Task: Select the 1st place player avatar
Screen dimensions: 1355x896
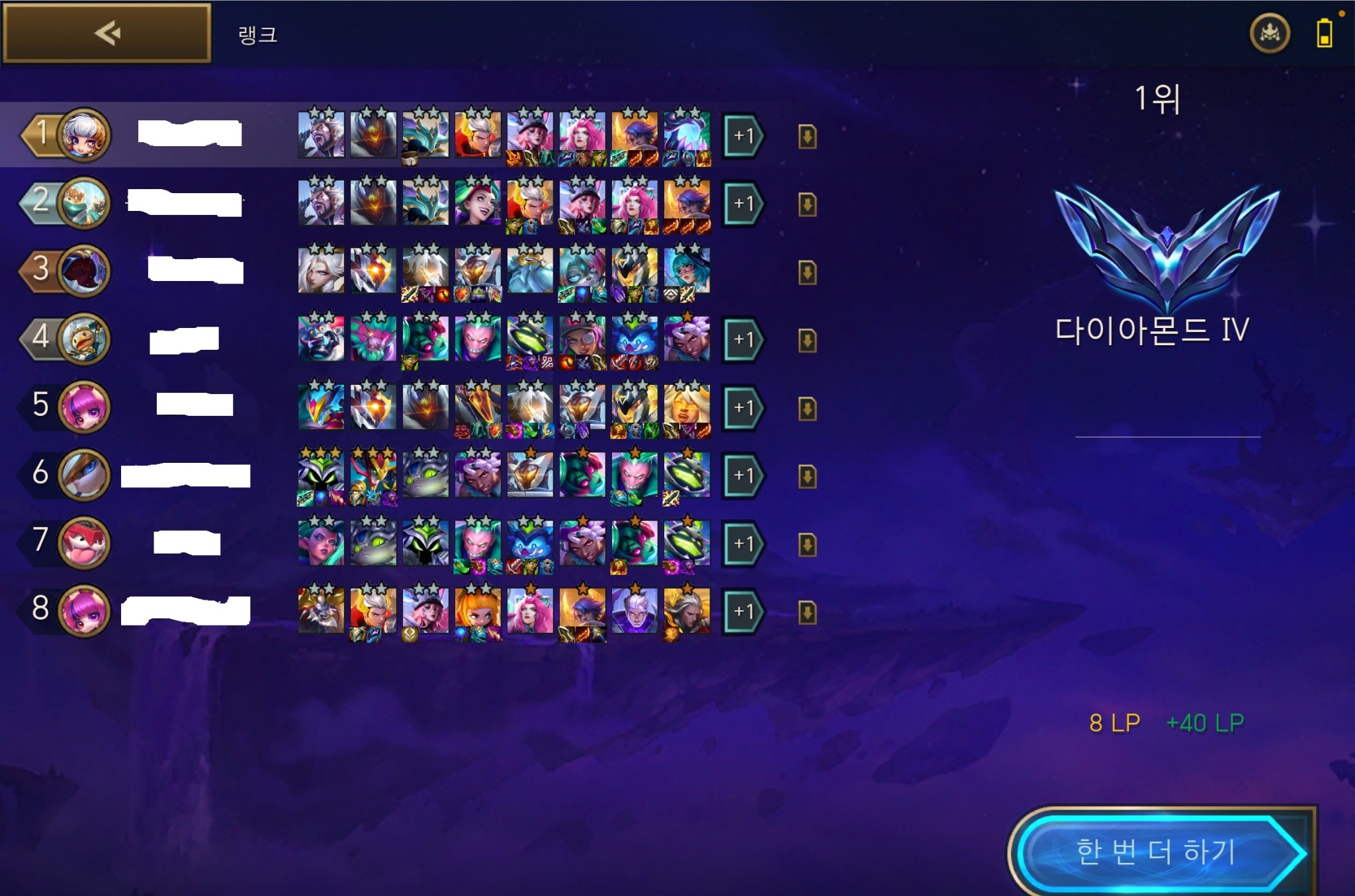Action: click(x=84, y=135)
